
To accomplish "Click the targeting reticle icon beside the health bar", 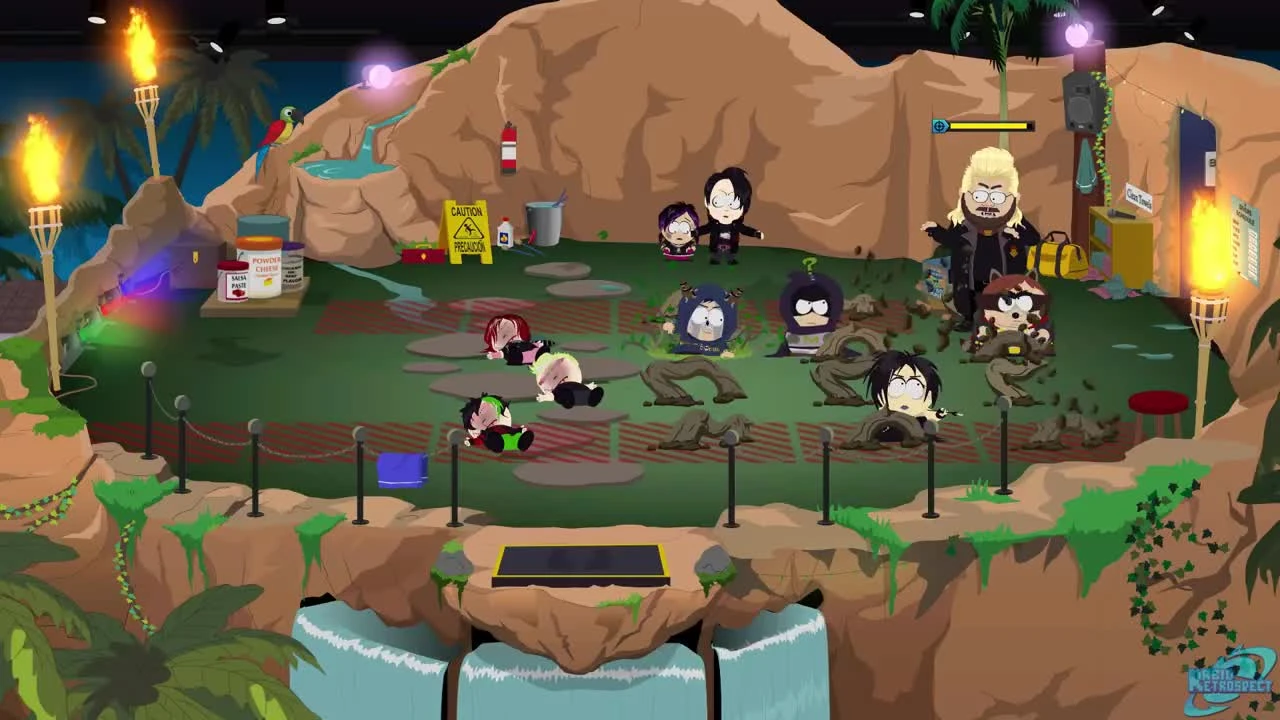I will (x=938, y=126).
